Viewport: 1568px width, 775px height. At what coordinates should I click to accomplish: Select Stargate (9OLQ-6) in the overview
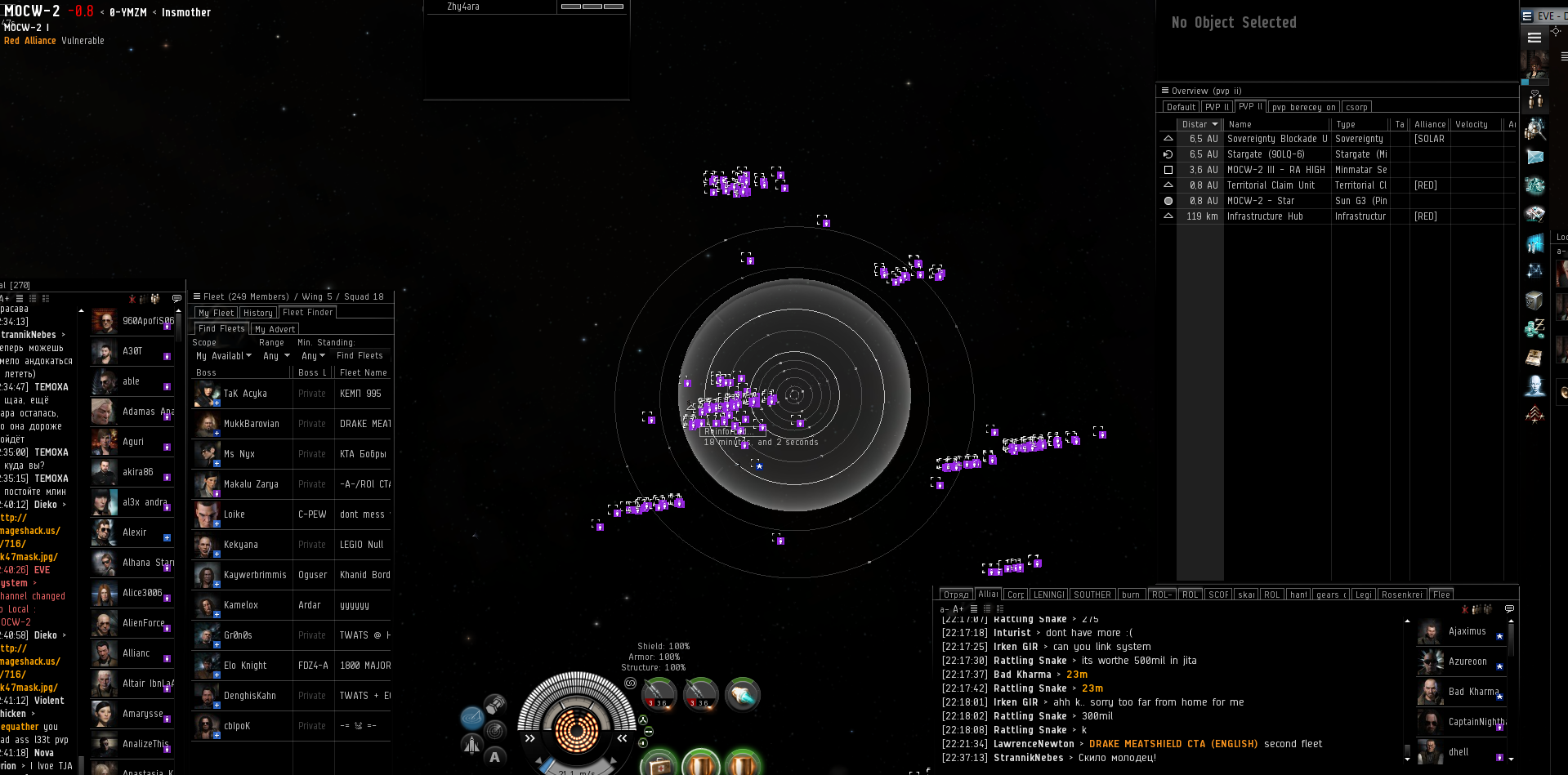1265,154
